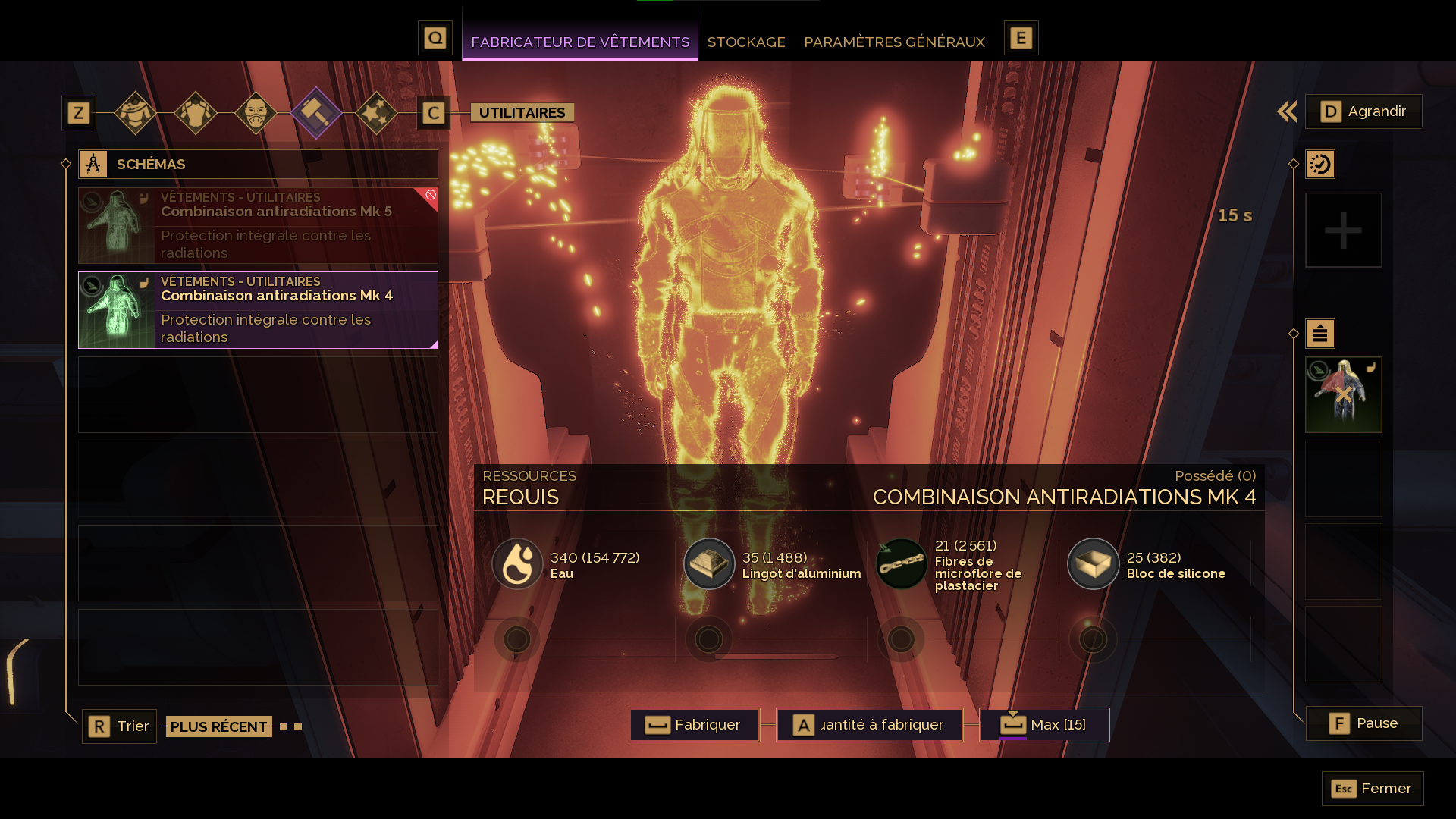
Task: Cancel the queued suit in production list
Action: [x=1343, y=395]
